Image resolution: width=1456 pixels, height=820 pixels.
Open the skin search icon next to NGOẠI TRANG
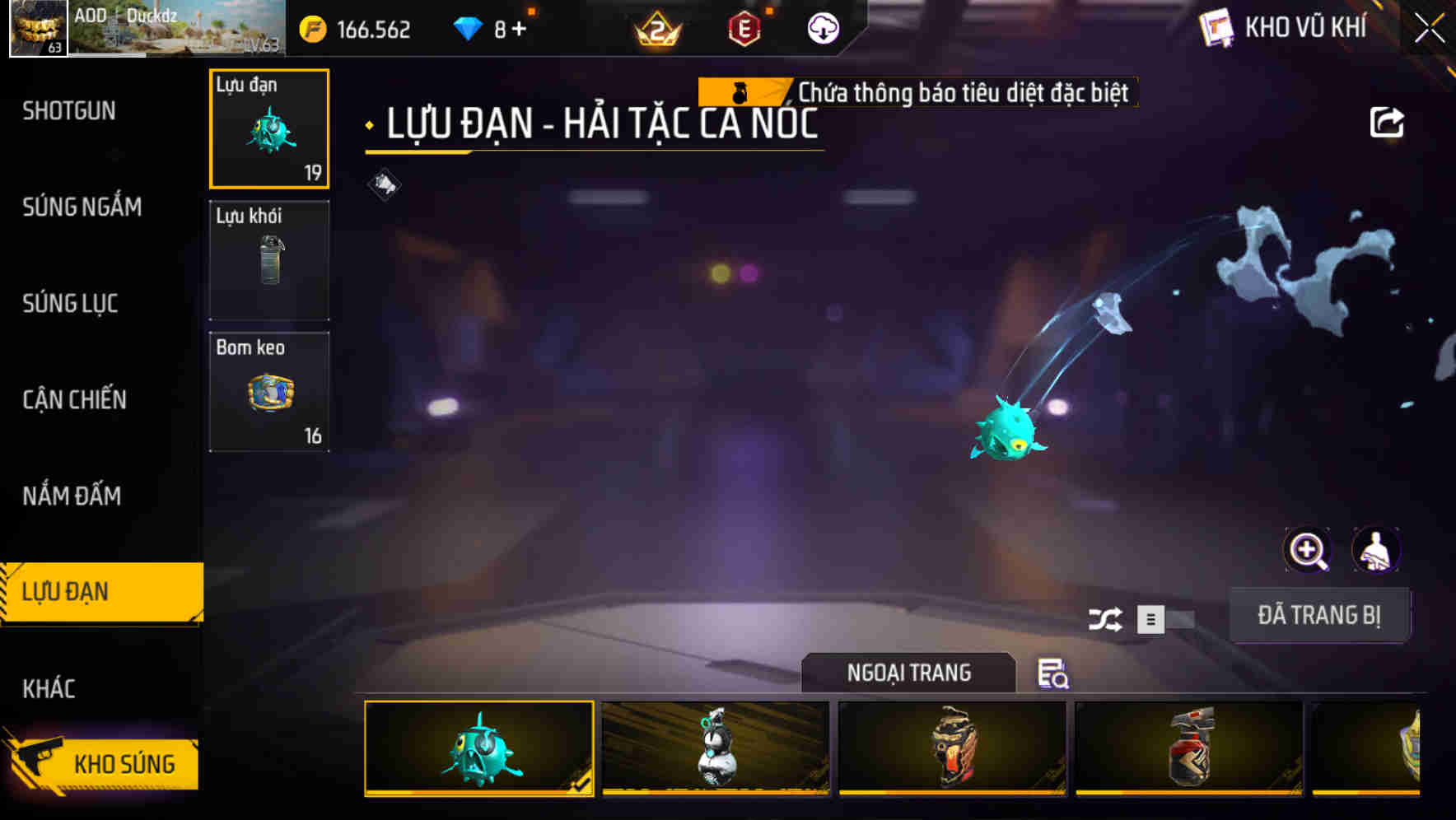[1052, 673]
